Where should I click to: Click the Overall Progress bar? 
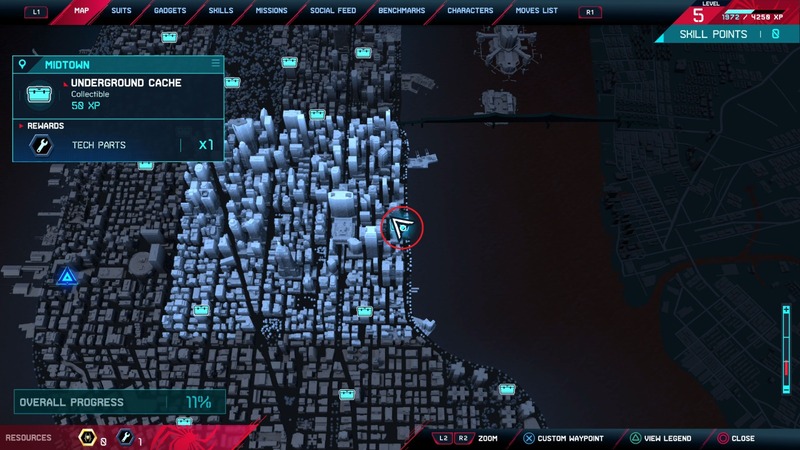(118, 402)
